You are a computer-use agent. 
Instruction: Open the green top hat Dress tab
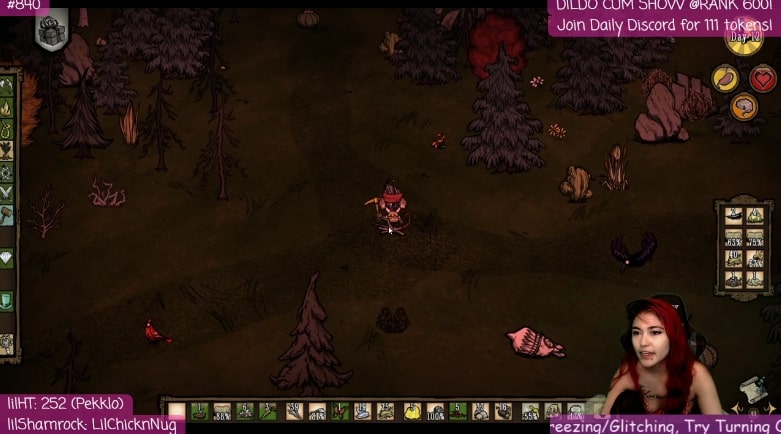6,300
